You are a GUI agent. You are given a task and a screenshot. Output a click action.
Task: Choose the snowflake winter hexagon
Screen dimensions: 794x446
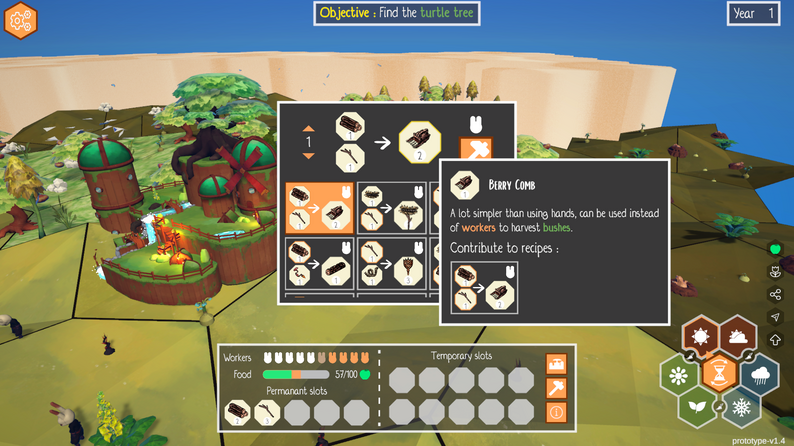[x=739, y=407]
